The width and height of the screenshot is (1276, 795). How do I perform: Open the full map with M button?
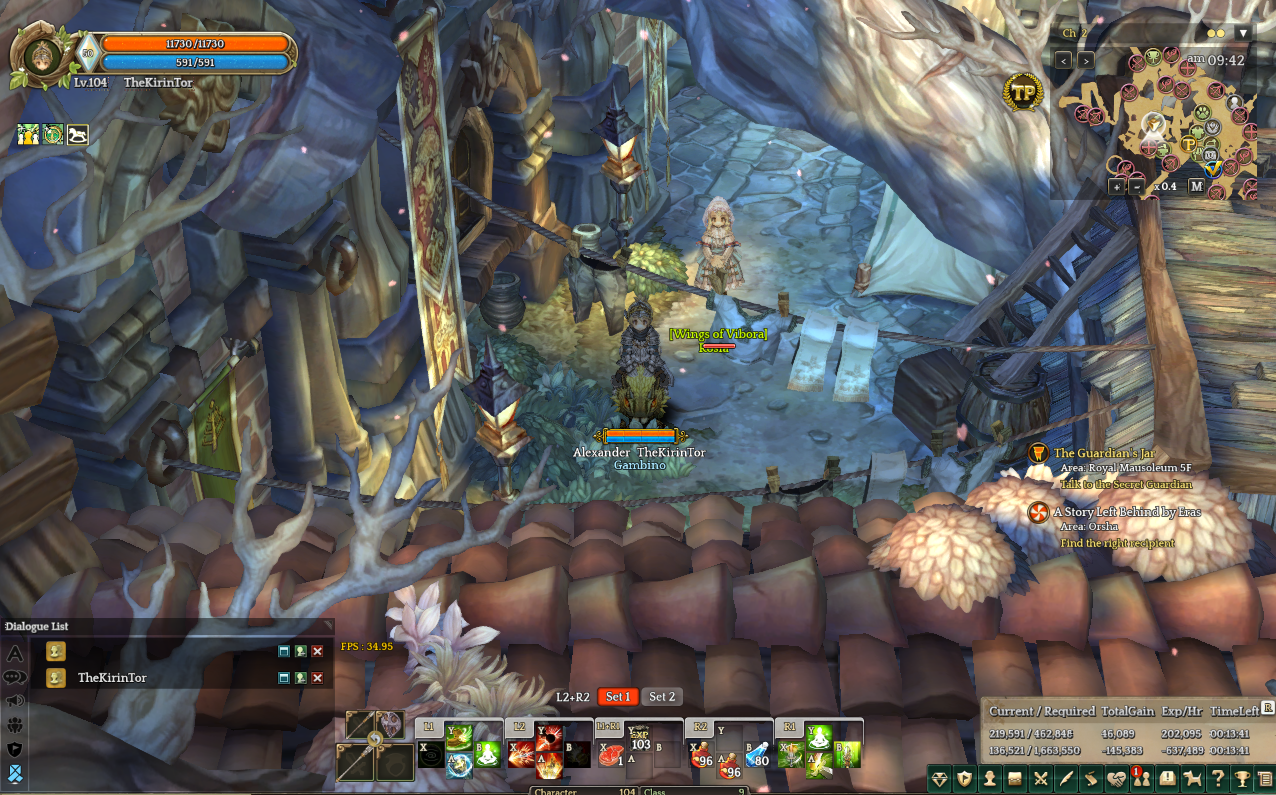coord(1196,186)
